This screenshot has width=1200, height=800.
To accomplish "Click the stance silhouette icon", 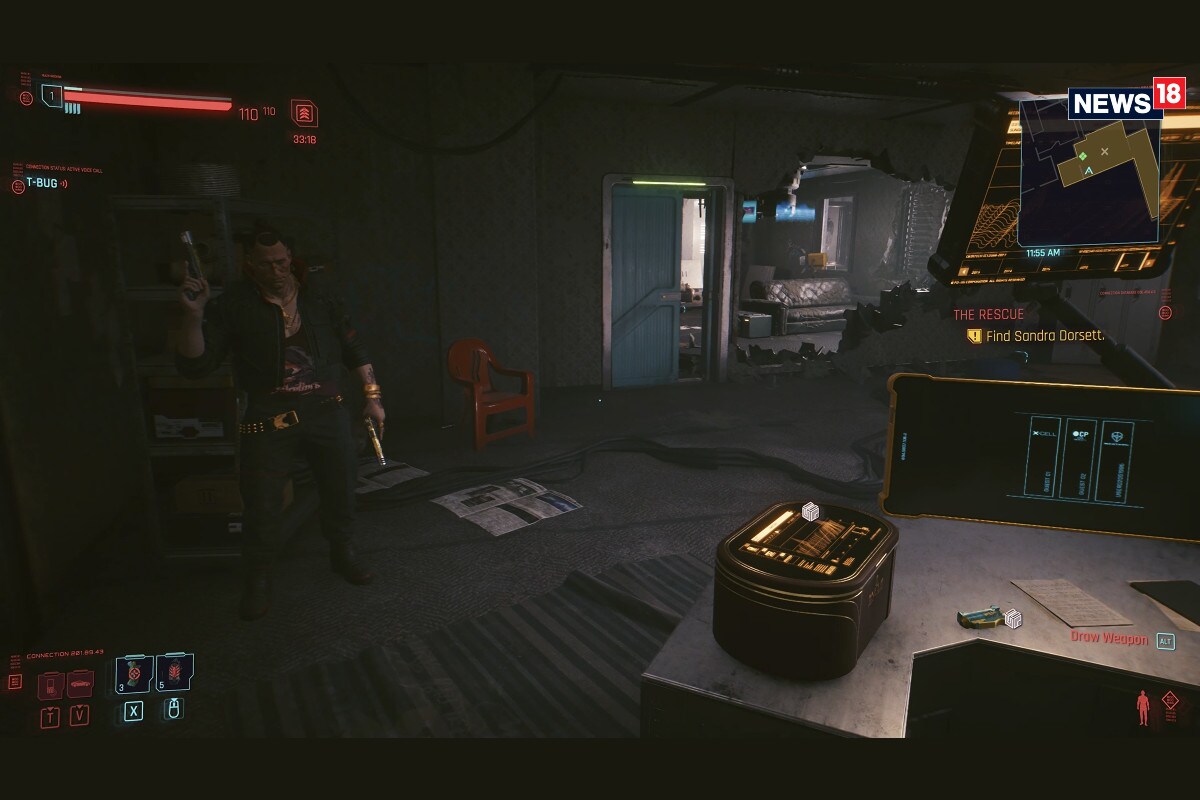I will (x=1143, y=708).
